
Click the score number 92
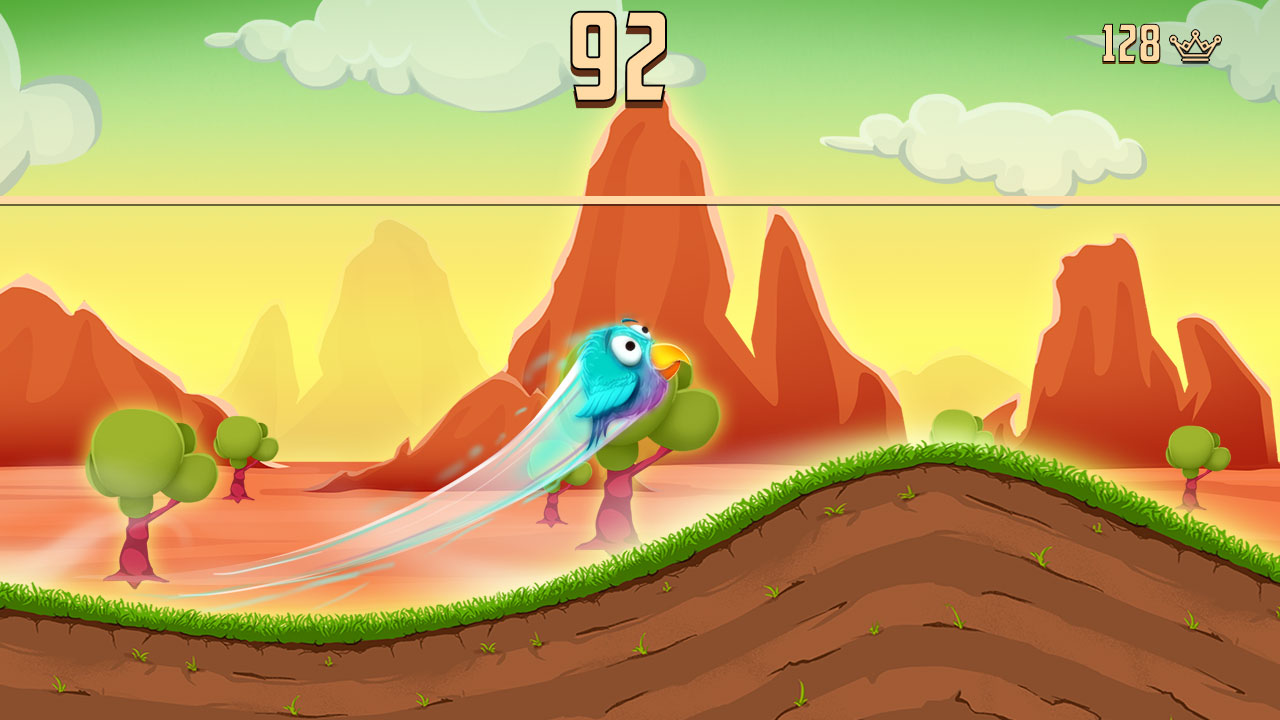click(617, 60)
